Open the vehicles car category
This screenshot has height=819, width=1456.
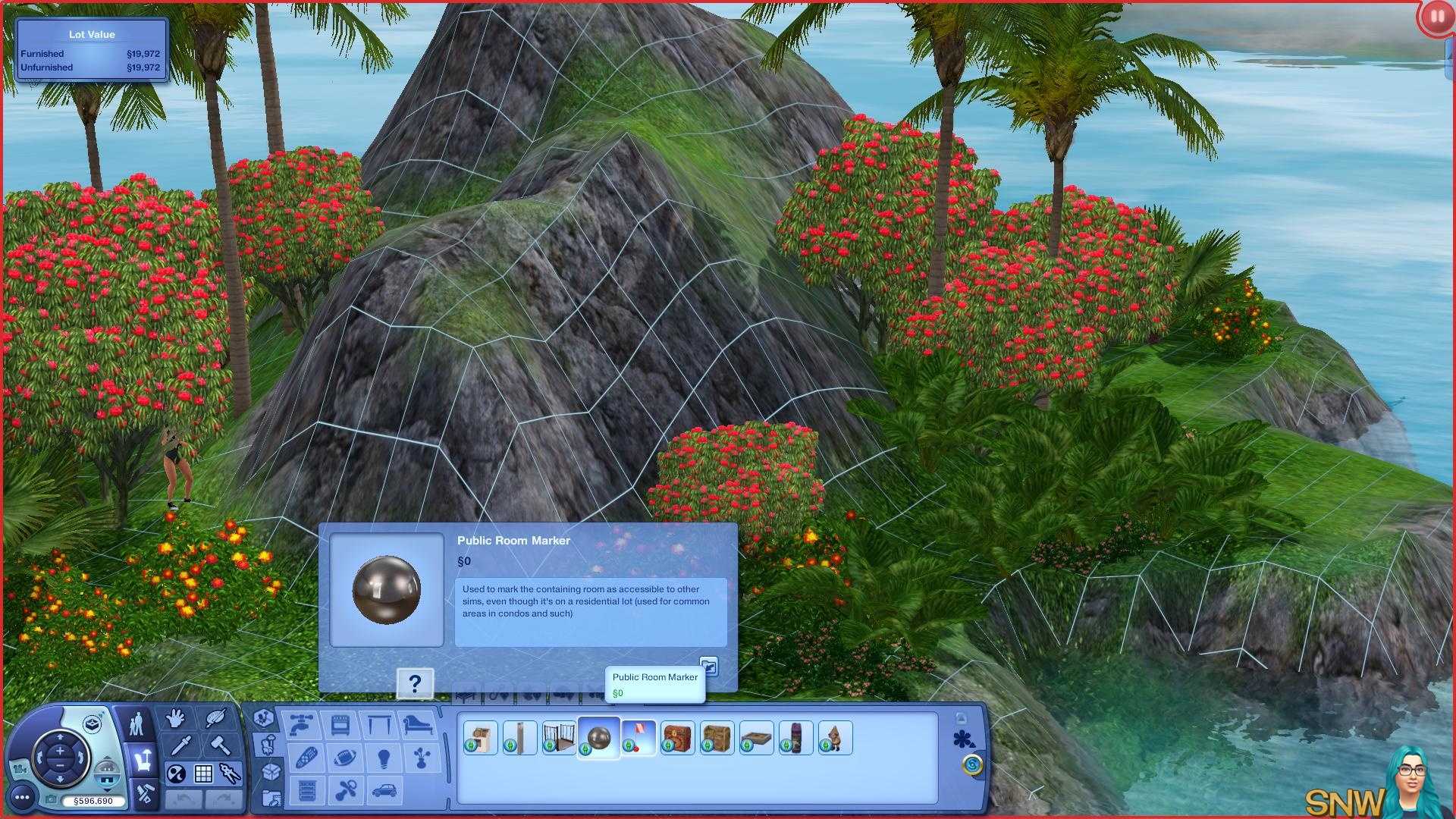click(384, 791)
